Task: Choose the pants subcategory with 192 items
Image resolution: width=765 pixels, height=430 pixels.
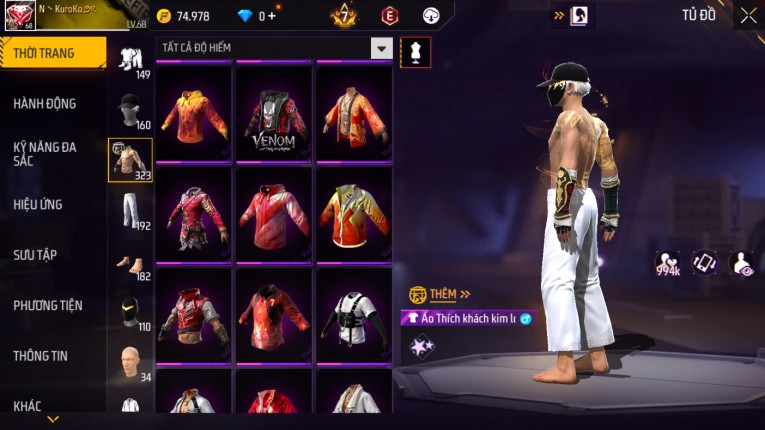Action: tap(130, 210)
